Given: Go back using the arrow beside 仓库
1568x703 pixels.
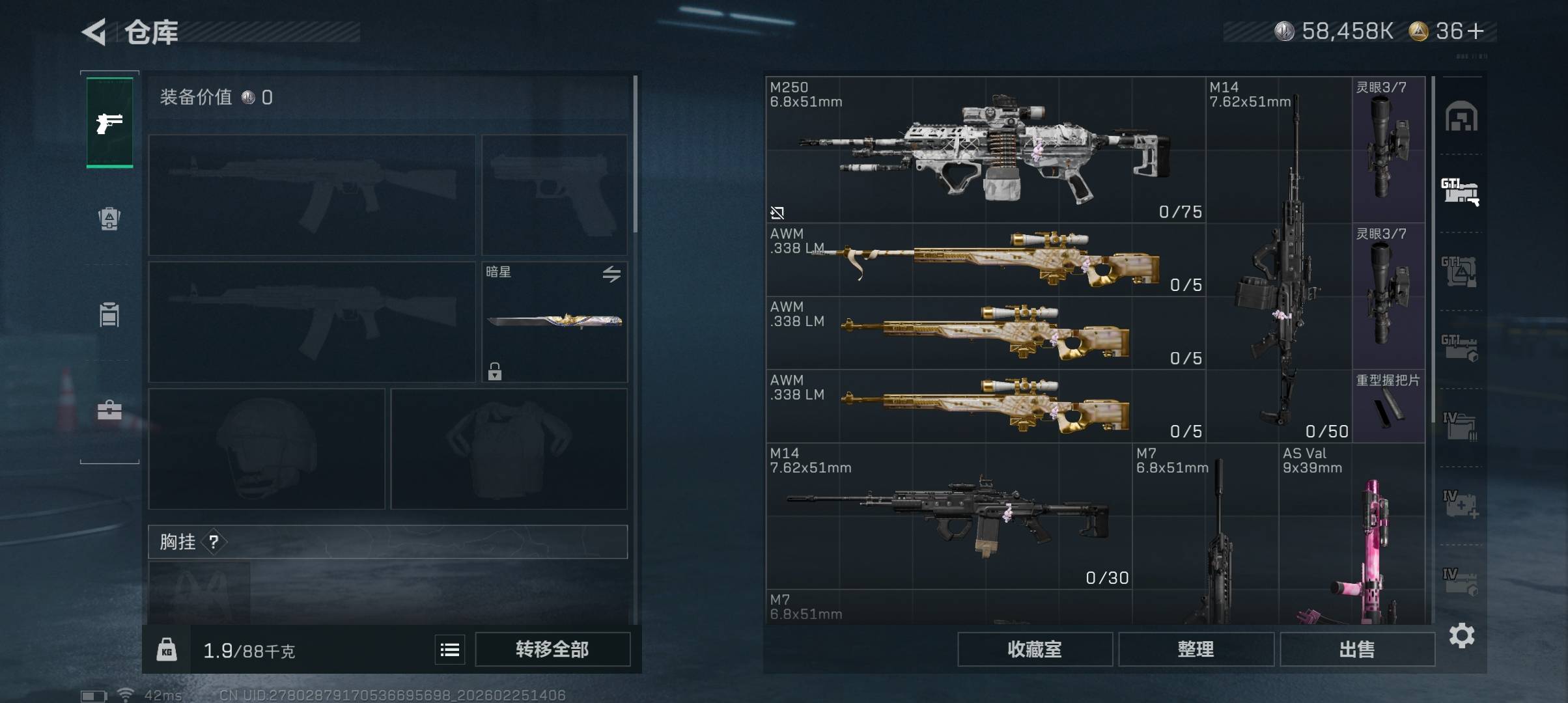Looking at the screenshot, I should (x=94, y=32).
